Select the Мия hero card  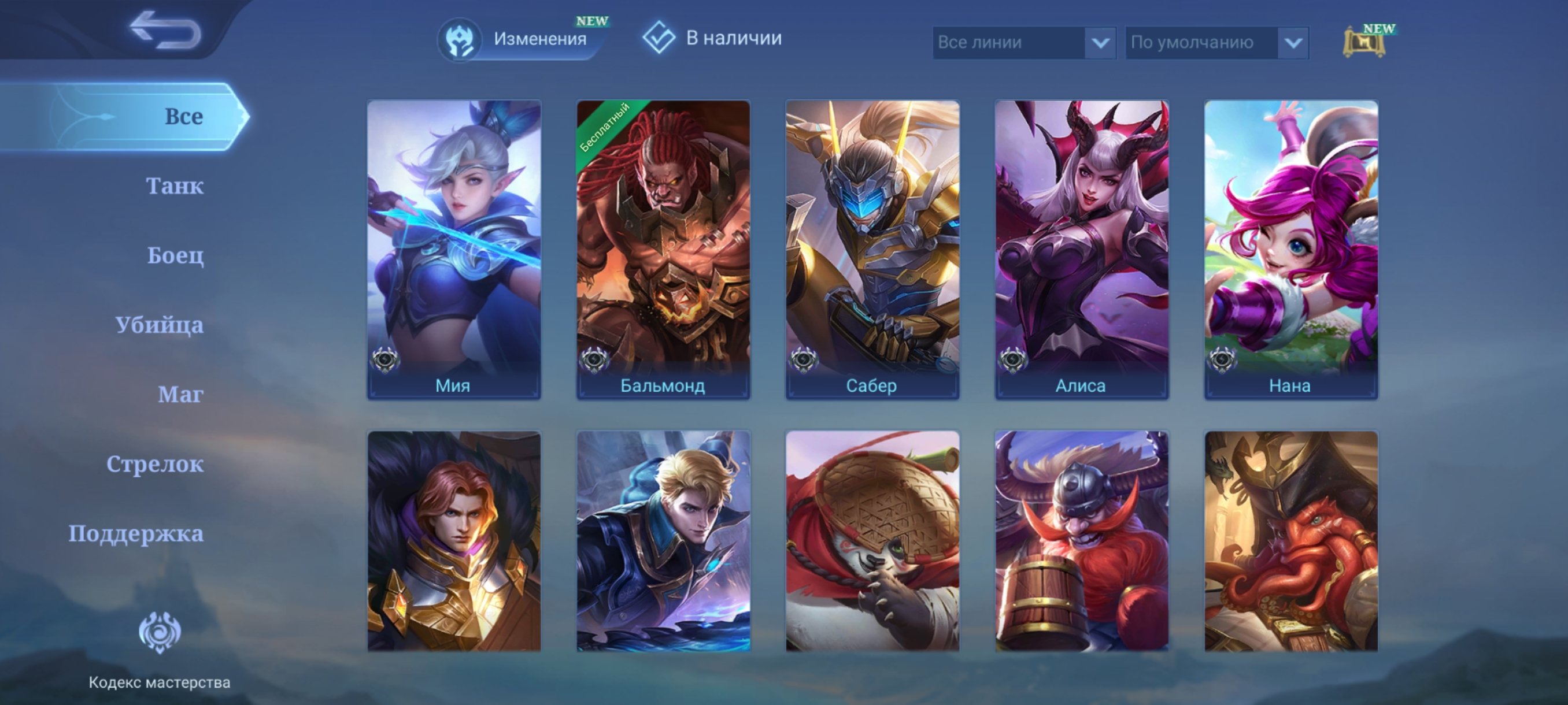(453, 250)
